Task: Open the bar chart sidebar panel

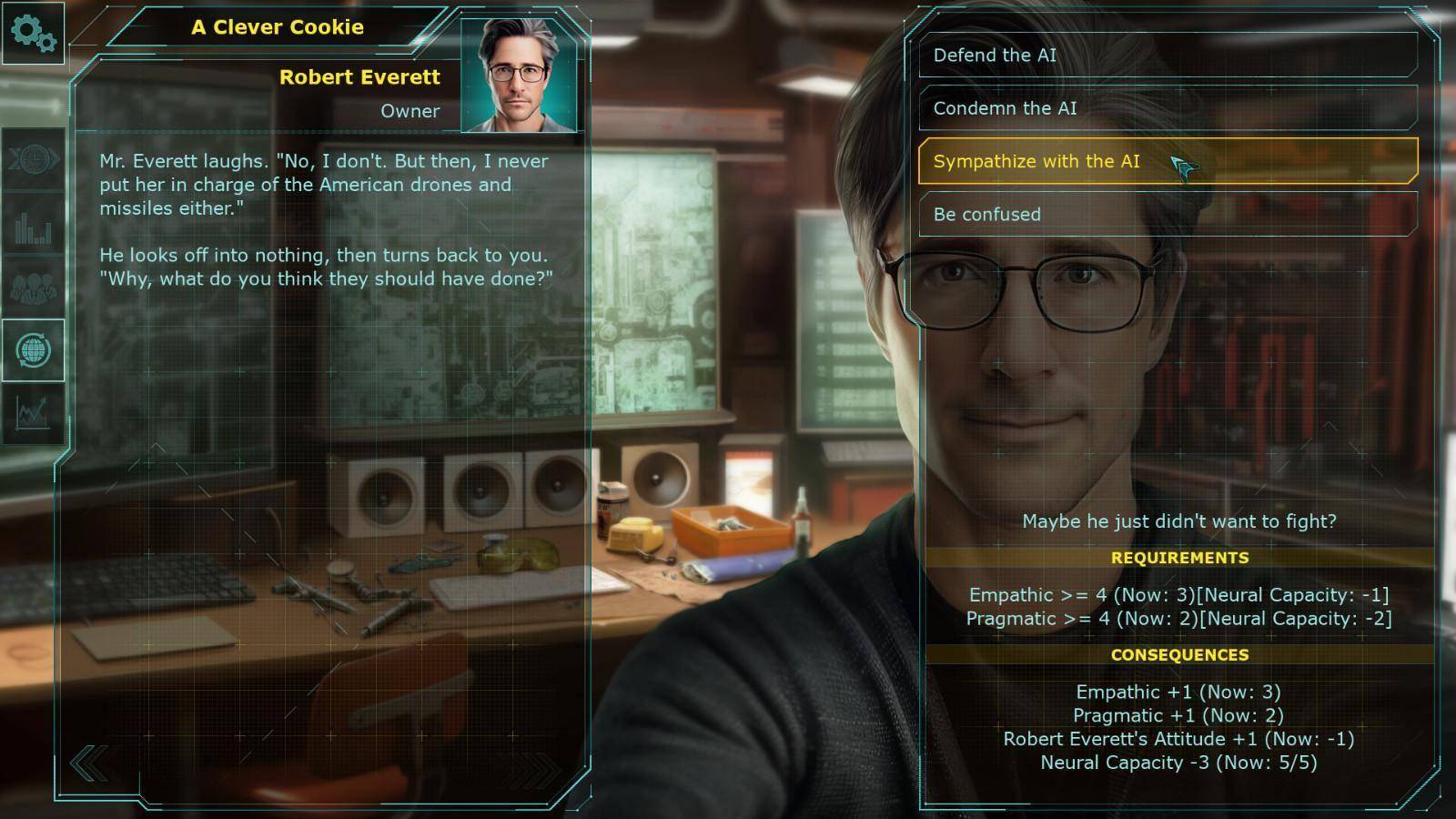Action: 34,225
